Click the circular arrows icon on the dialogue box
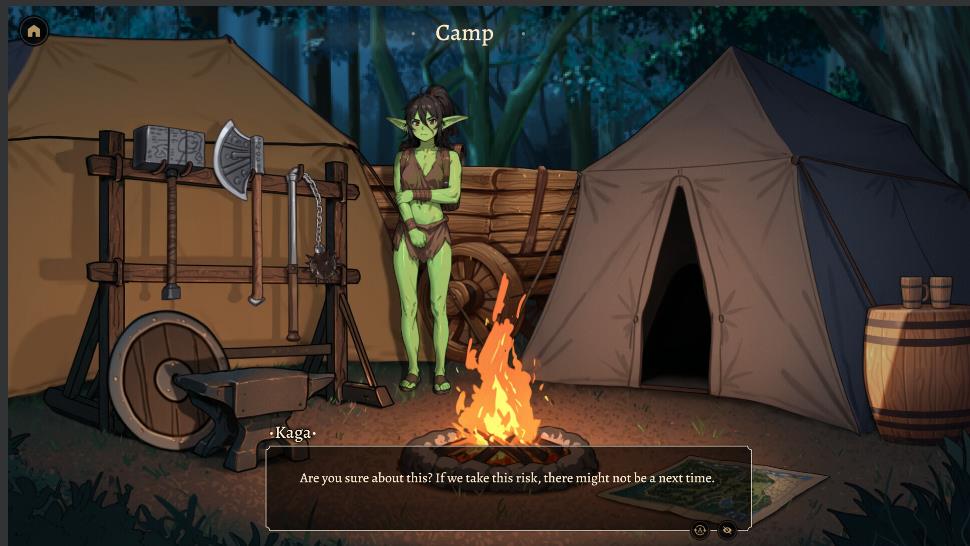This screenshot has width=970, height=546. [700, 530]
